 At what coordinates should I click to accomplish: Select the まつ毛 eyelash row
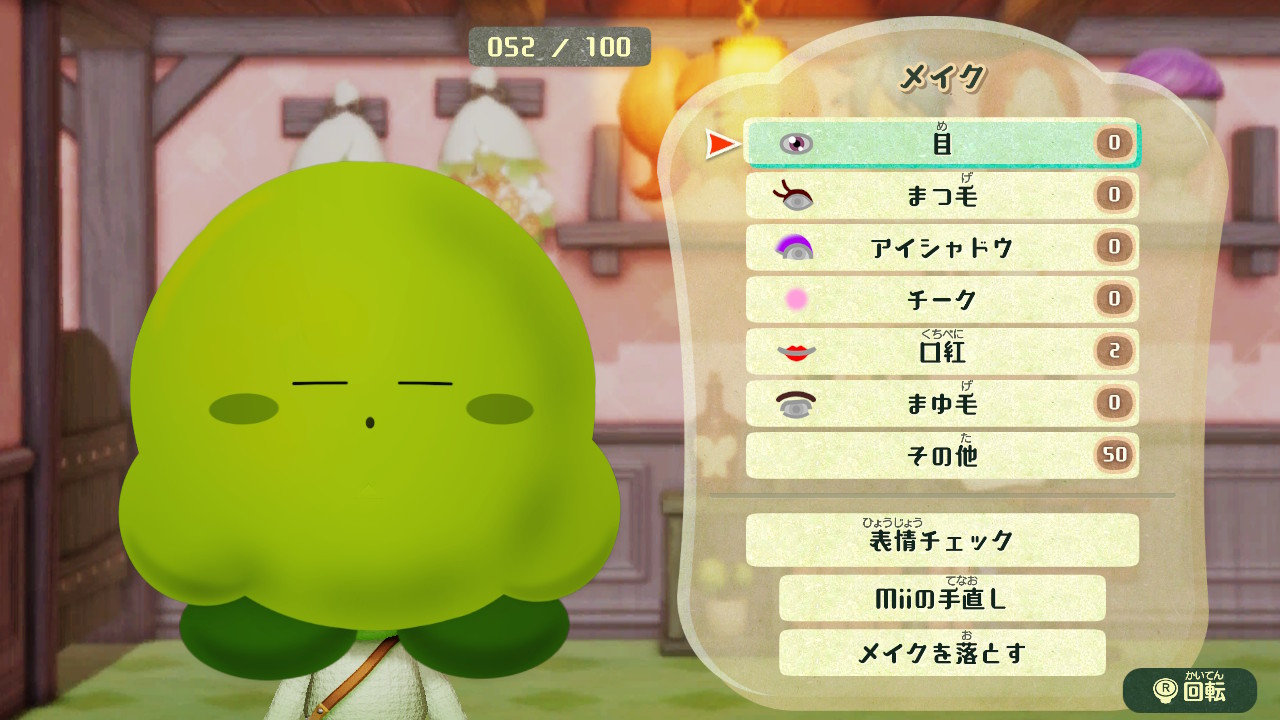coord(940,196)
